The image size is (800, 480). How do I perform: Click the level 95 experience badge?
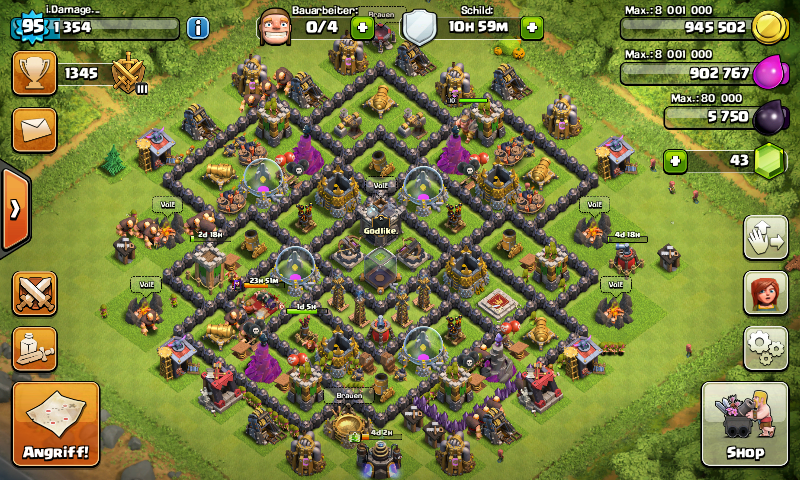click(31, 27)
